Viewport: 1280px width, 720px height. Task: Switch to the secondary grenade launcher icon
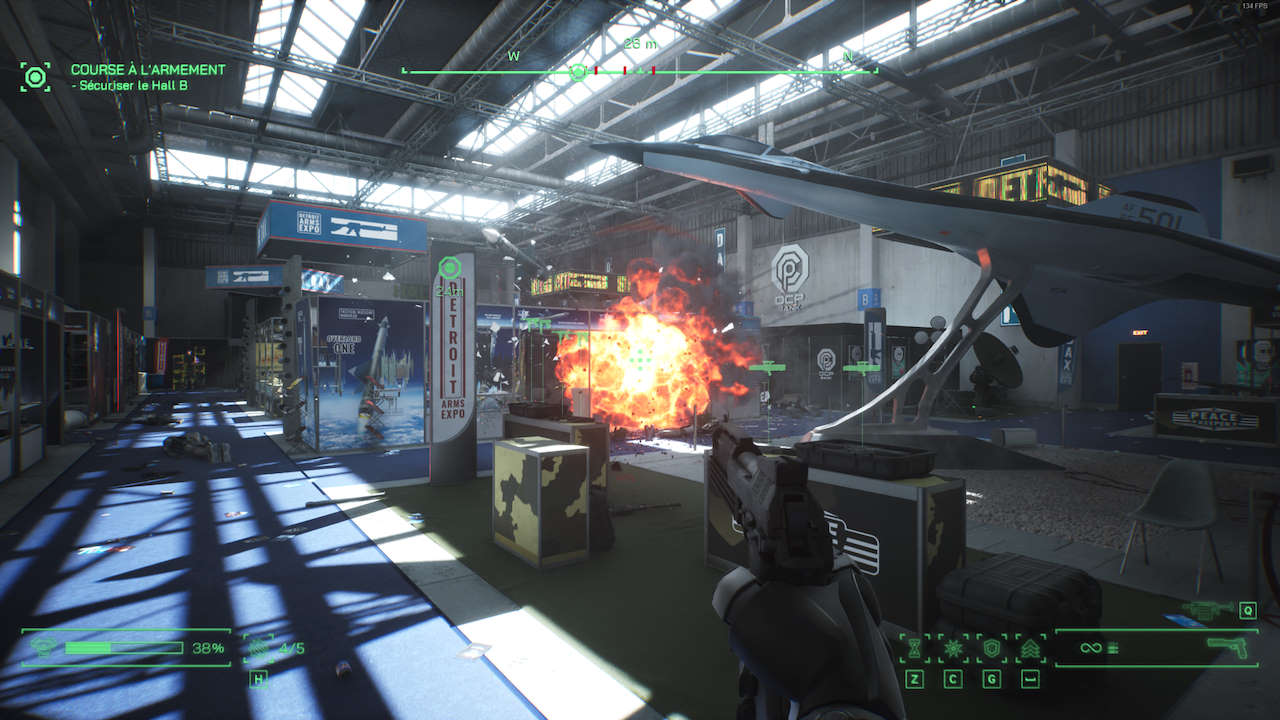tap(1208, 609)
